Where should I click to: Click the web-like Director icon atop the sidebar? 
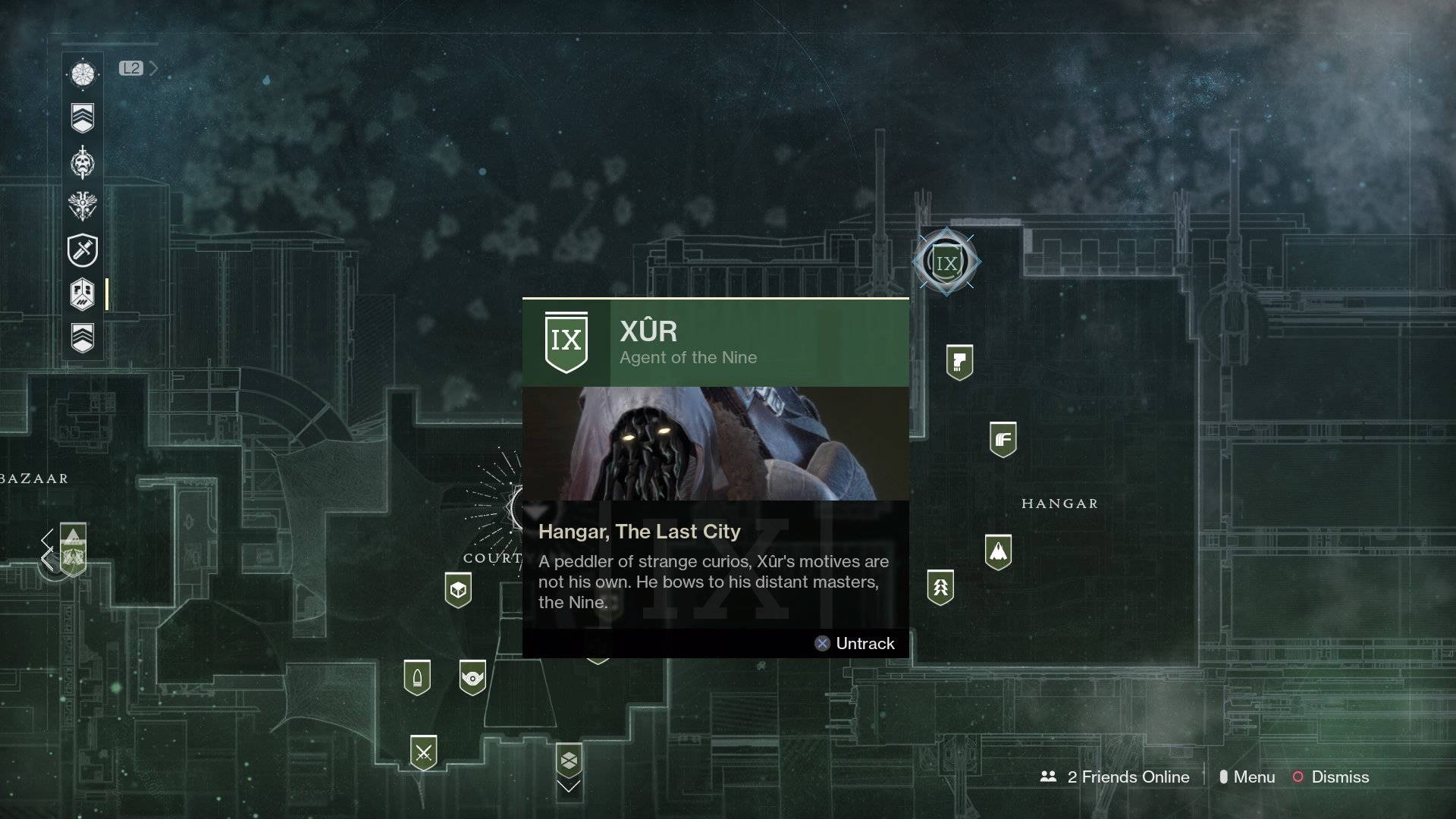(x=83, y=75)
